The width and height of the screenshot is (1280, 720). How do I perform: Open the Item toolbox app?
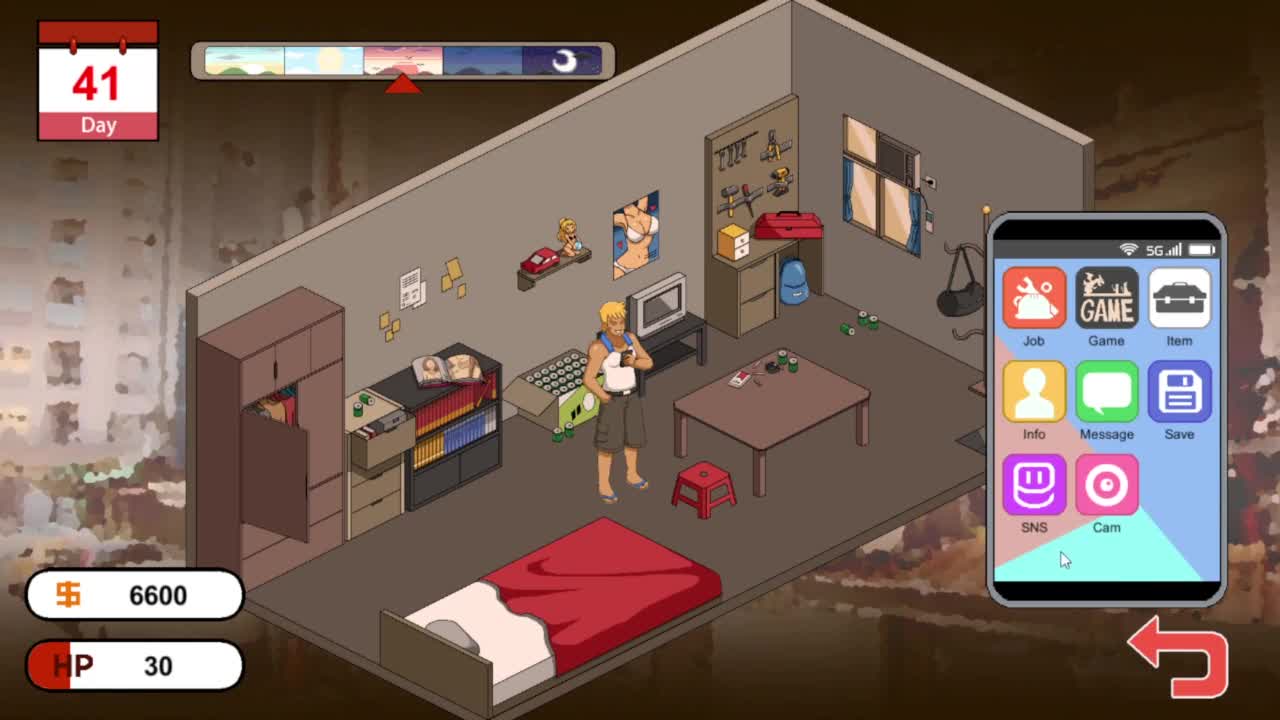[1179, 298]
